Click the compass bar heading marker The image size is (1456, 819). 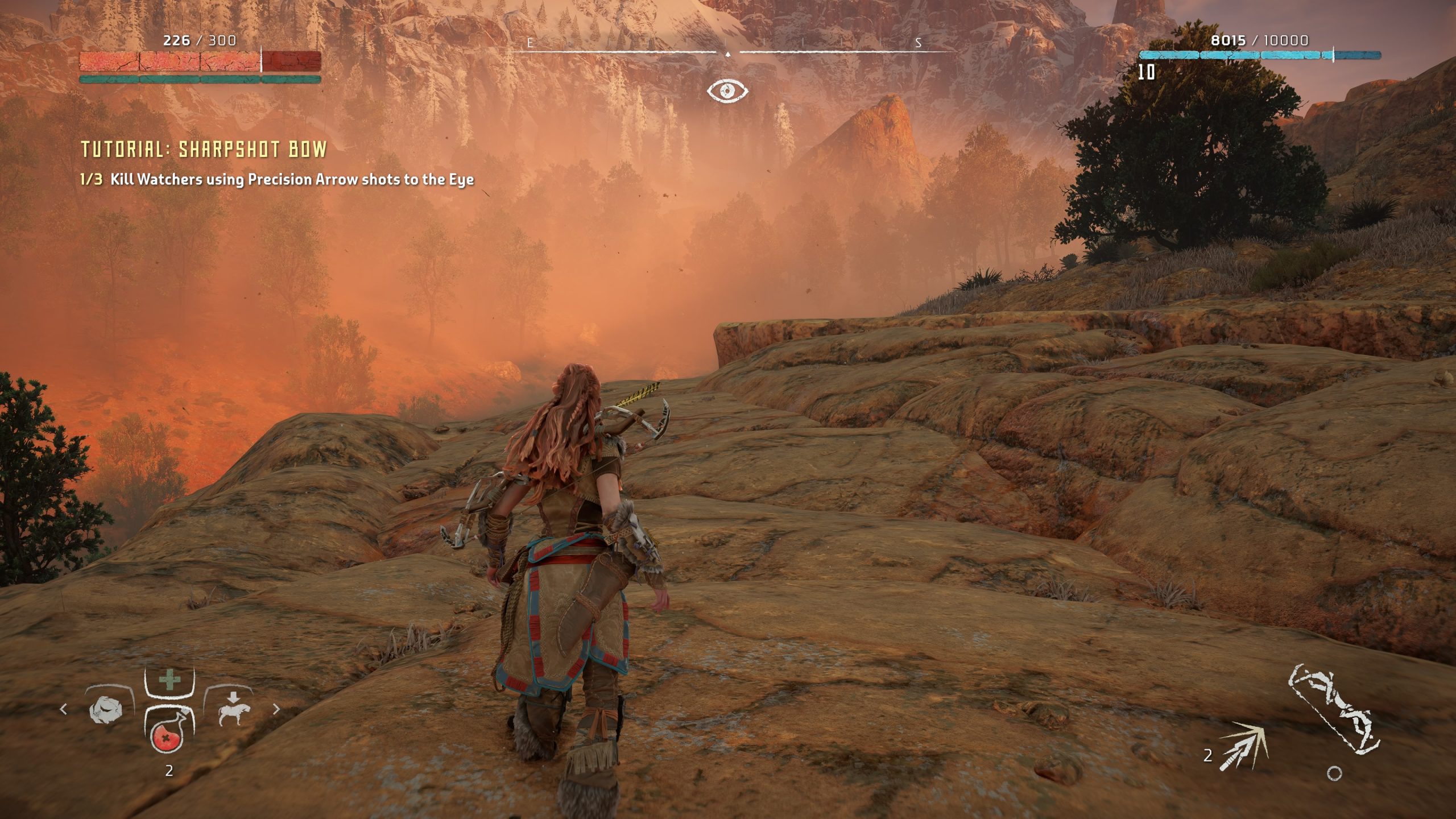point(727,54)
